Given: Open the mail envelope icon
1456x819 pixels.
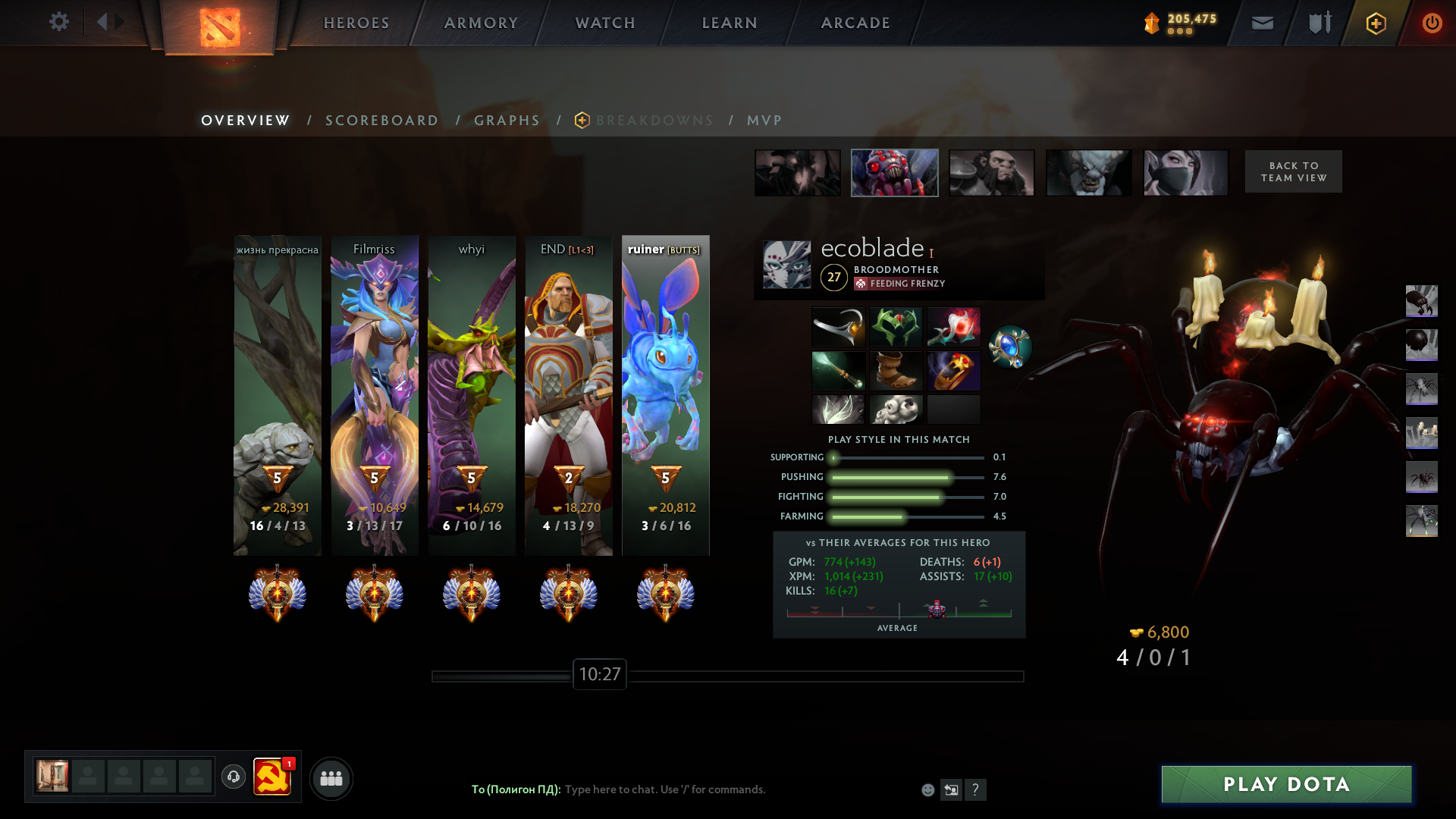Looking at the screenshot, I should 1262,23.
